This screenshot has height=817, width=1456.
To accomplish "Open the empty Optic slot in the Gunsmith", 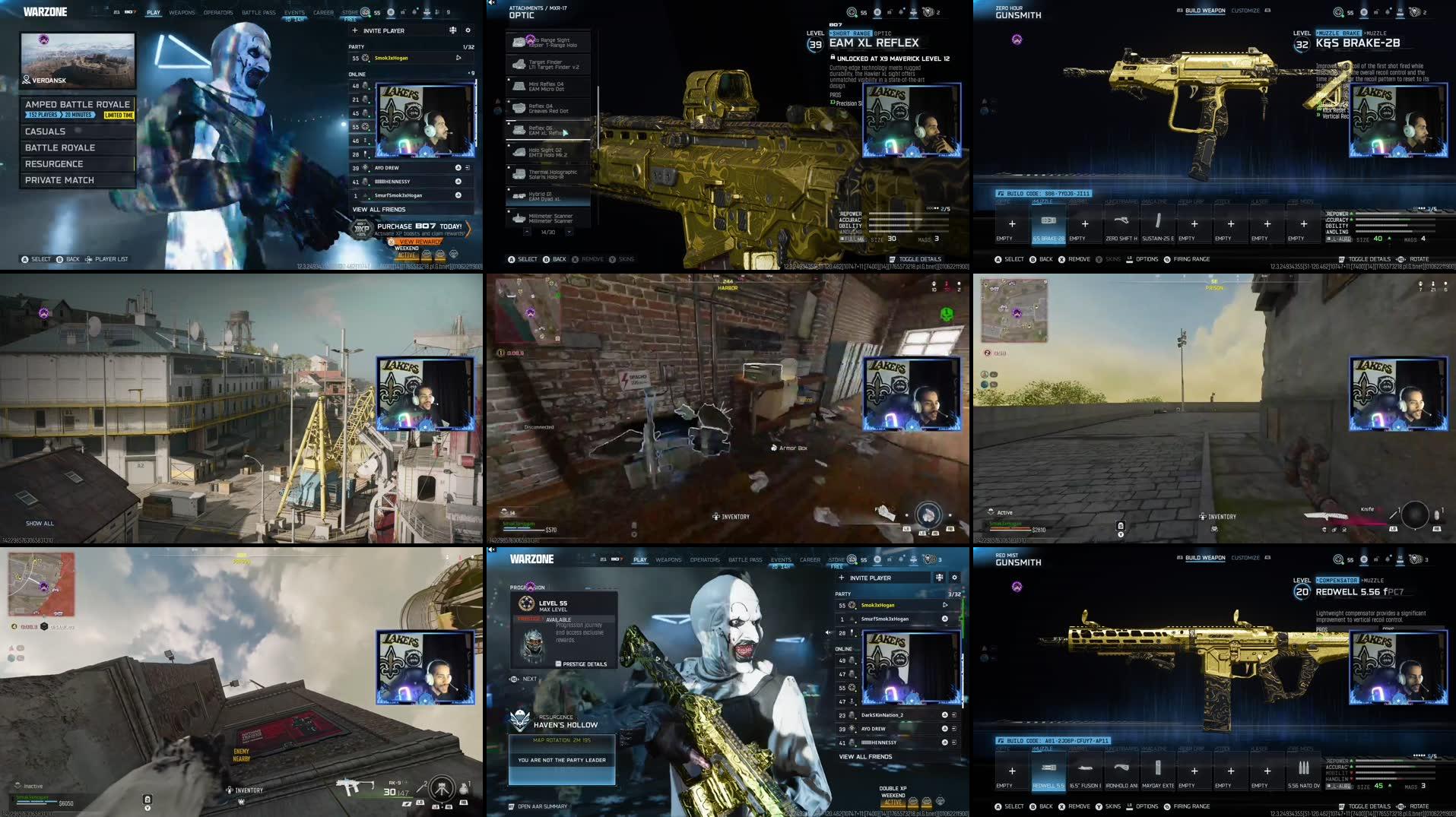I will click(x=1011, y=224).
